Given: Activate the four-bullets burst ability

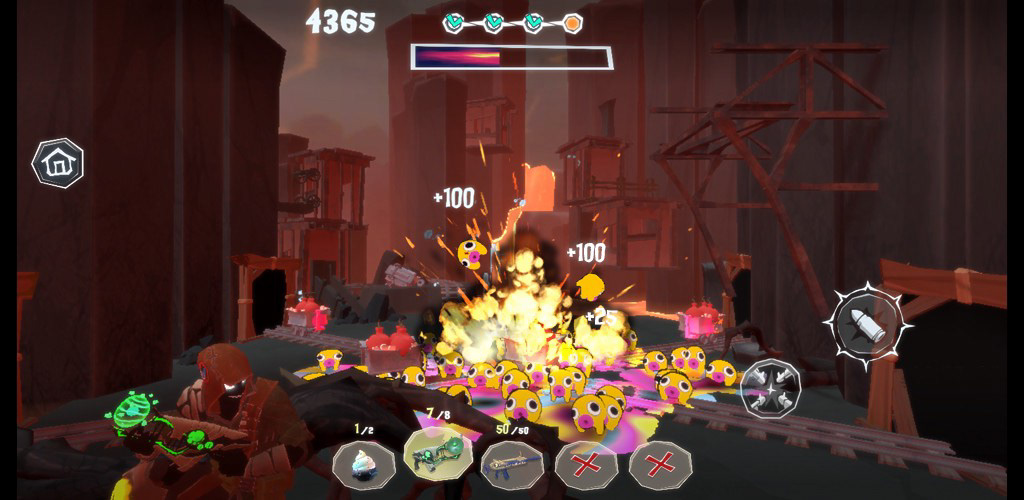Looking at the screenshot, I should 771,385.
